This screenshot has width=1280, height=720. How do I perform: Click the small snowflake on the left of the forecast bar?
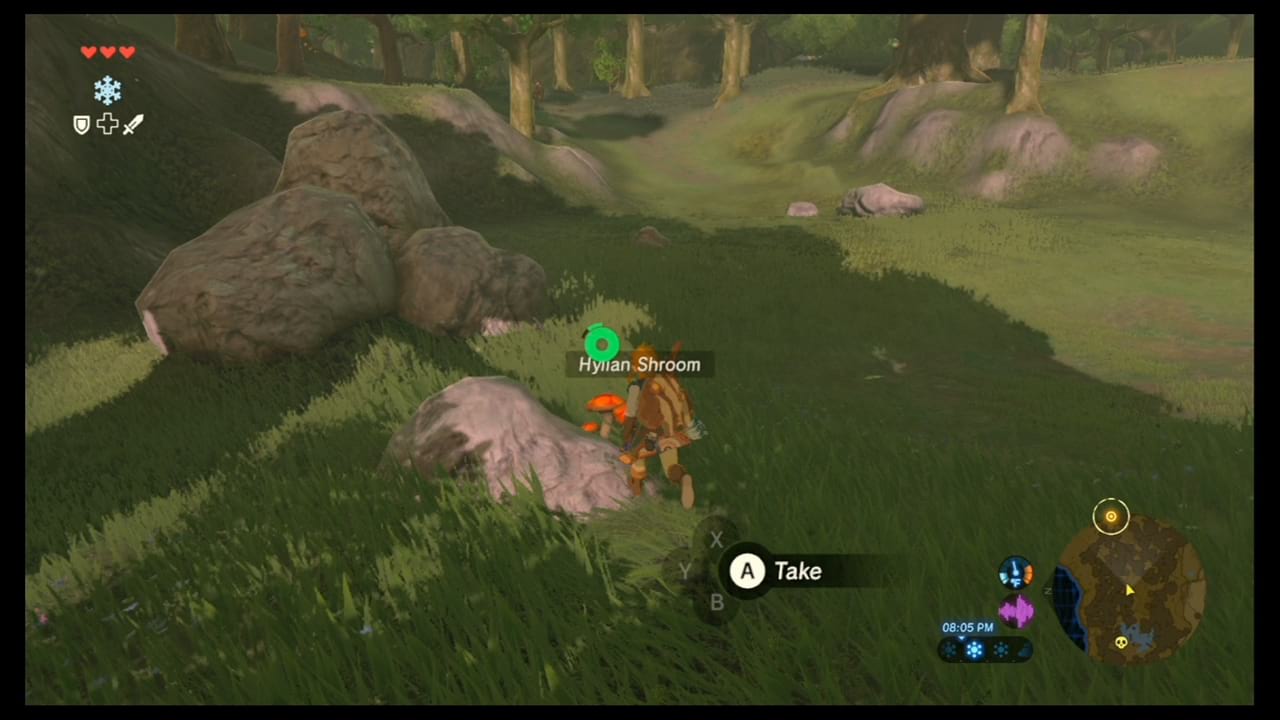click(x=948, y=648)
